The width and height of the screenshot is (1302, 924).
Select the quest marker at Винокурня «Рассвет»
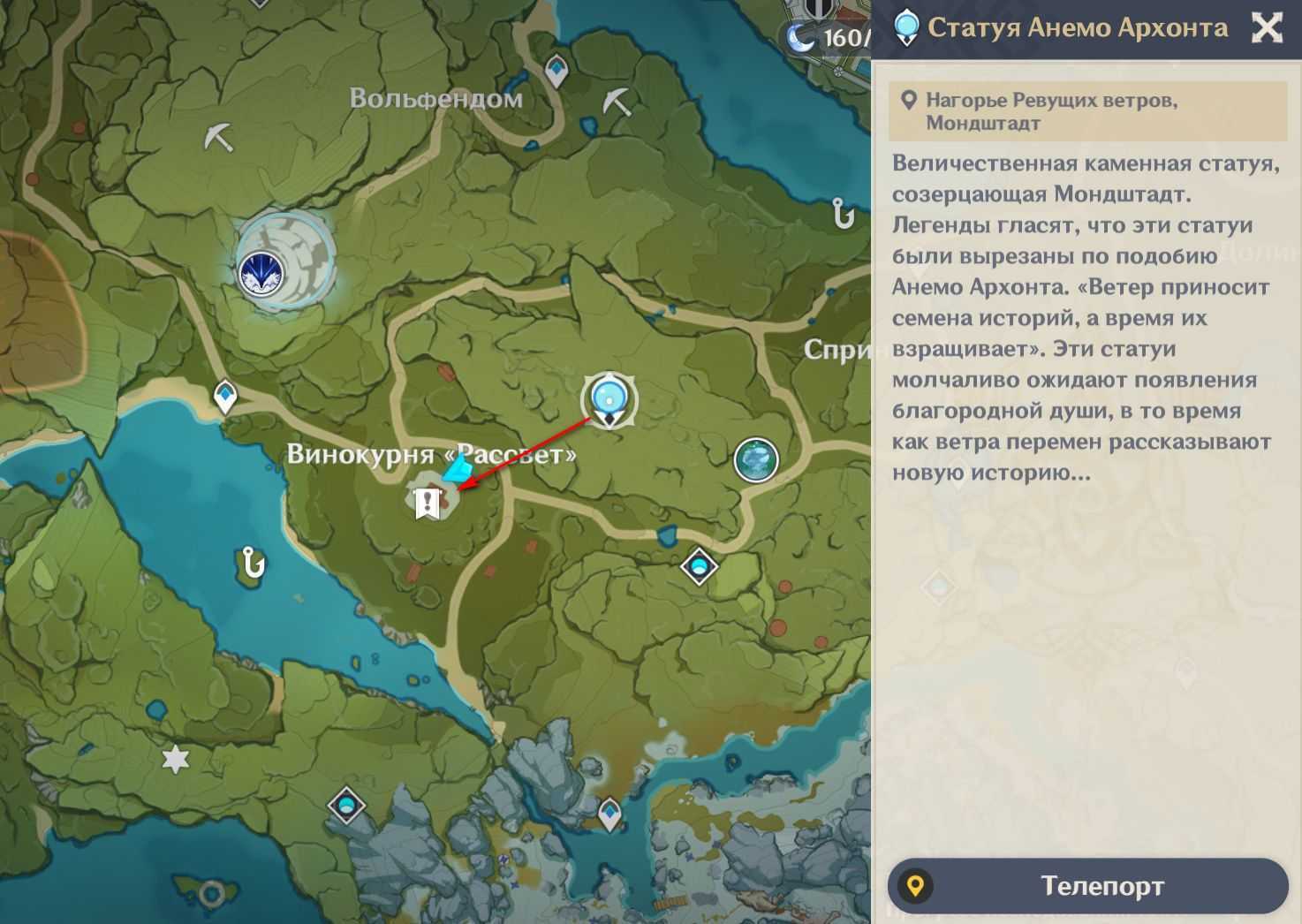[x=428, y=503]
